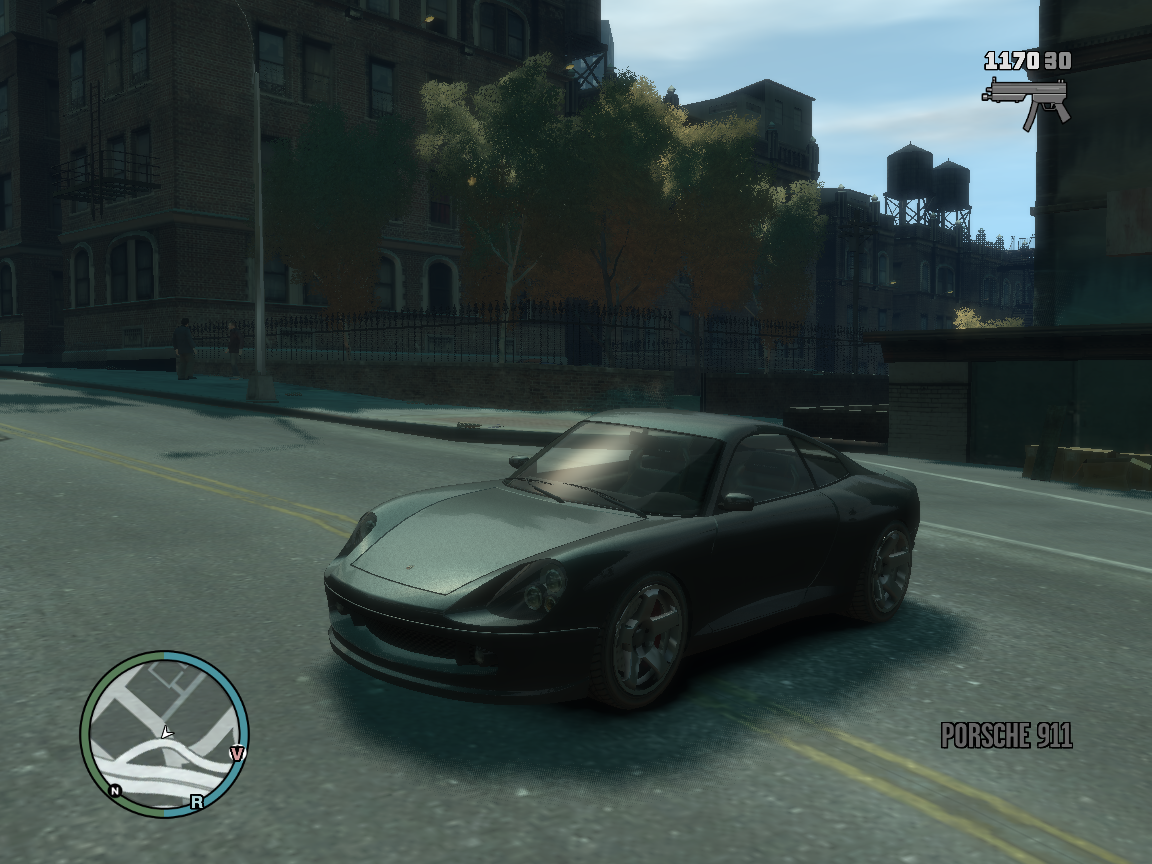The height and width of the screenshot is (864, 1152).
Task: Click the N north indicator on minimap
Action: [x=116, y=791]
